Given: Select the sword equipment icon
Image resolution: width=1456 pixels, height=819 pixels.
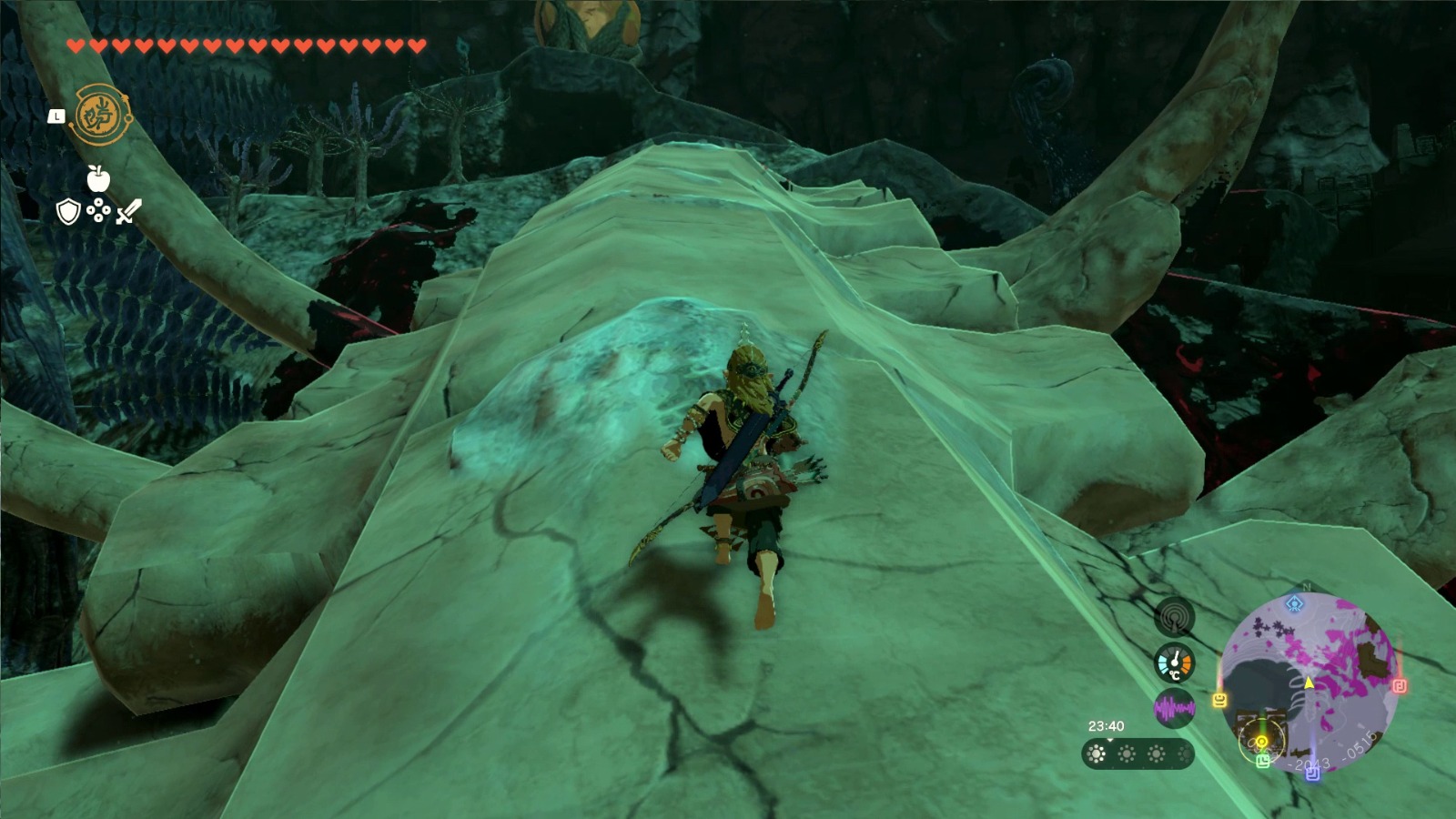Looking at the screenshot, I should (x=127, y=212).
